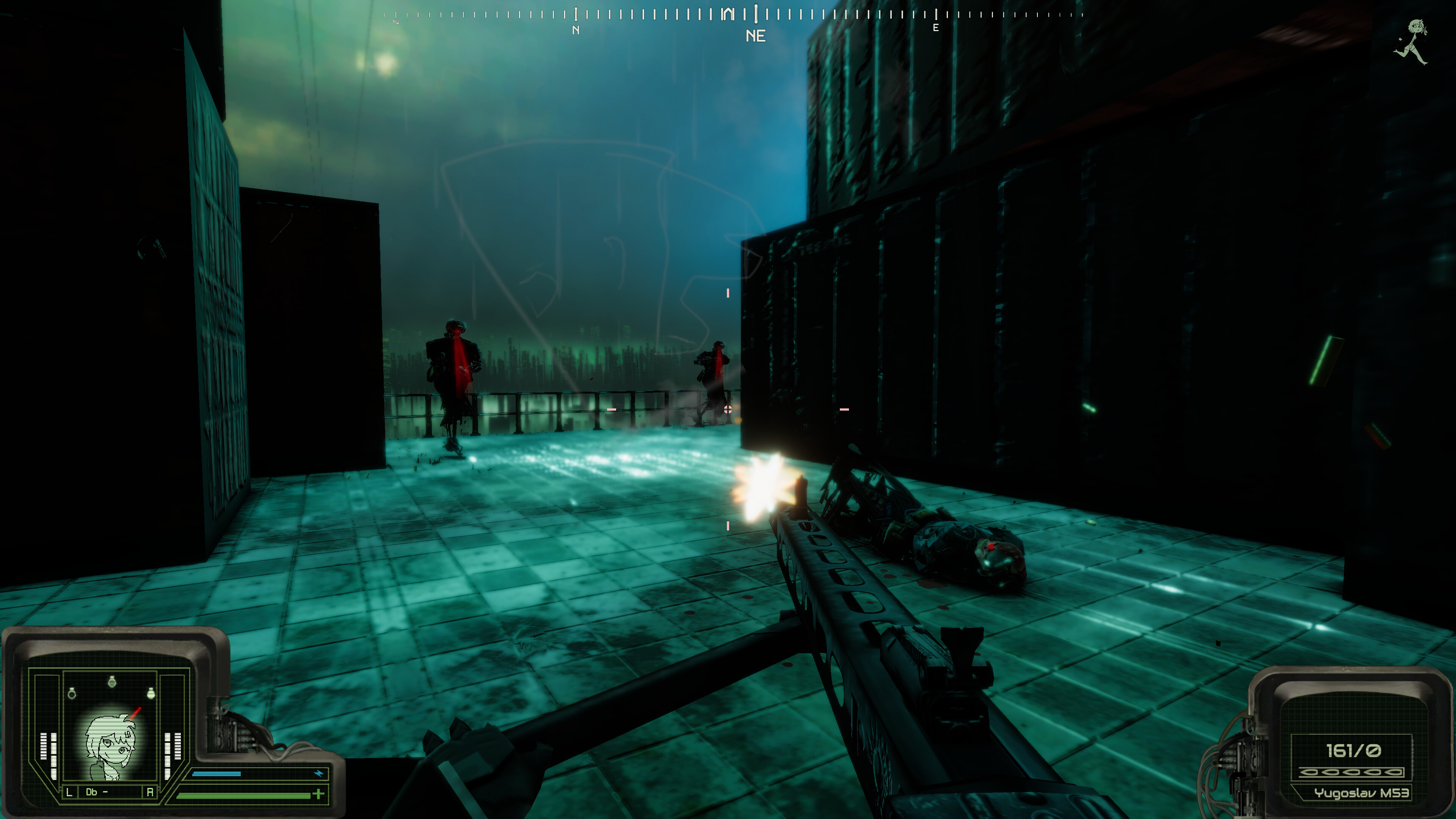1456x819 pixels.
Task: Toggle the Db meter readout
Action: [97, 792]
